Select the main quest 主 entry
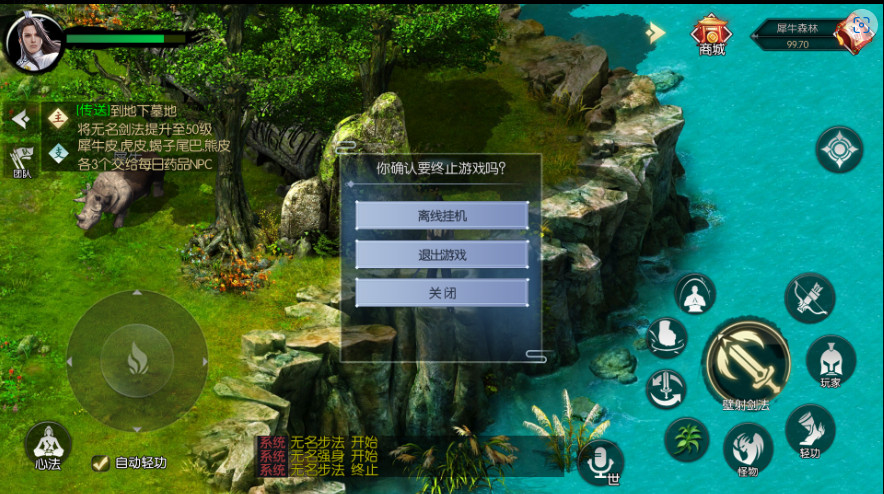884x494 pixels. pyautogui.click(x=58, y=117)
